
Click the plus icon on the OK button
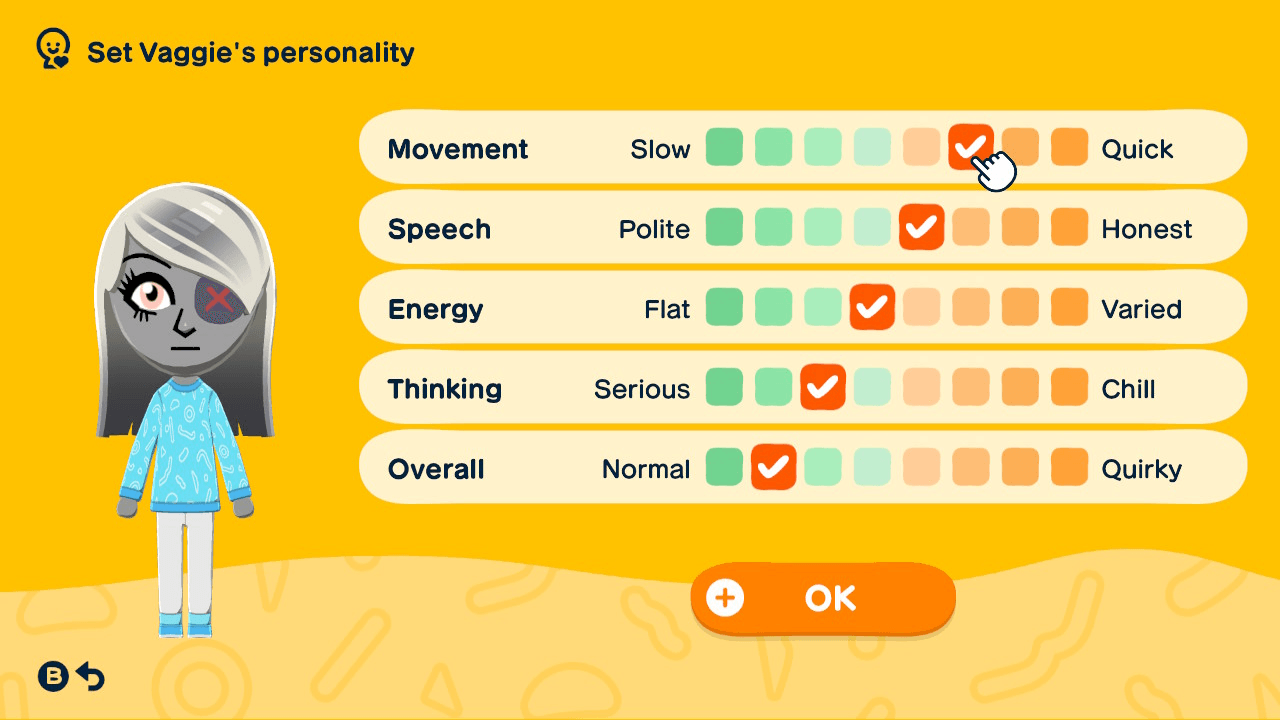point(725,597)
